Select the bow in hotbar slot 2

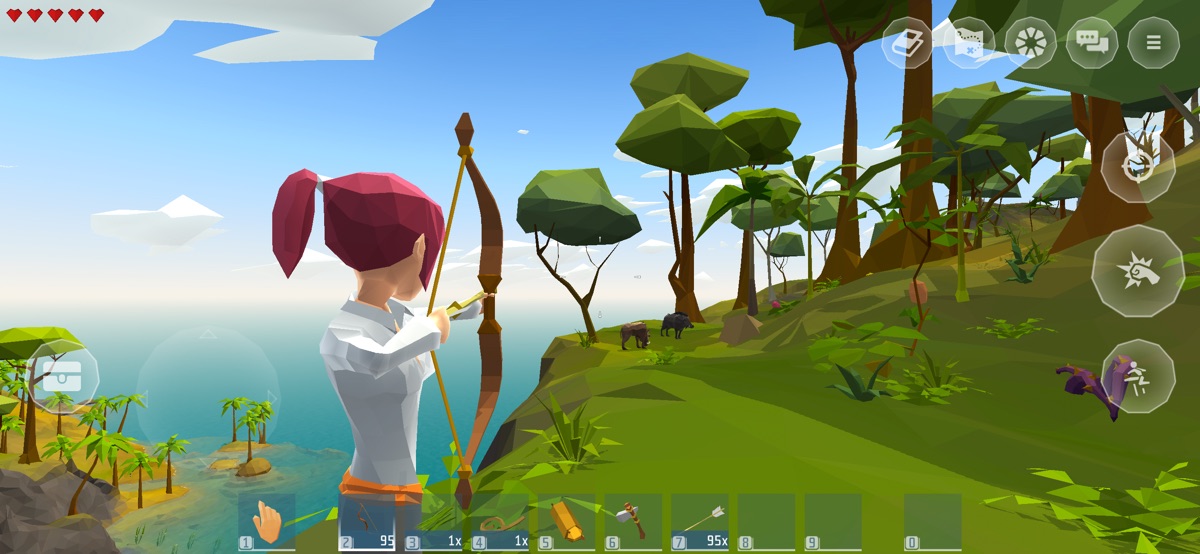tap(367, 522)
